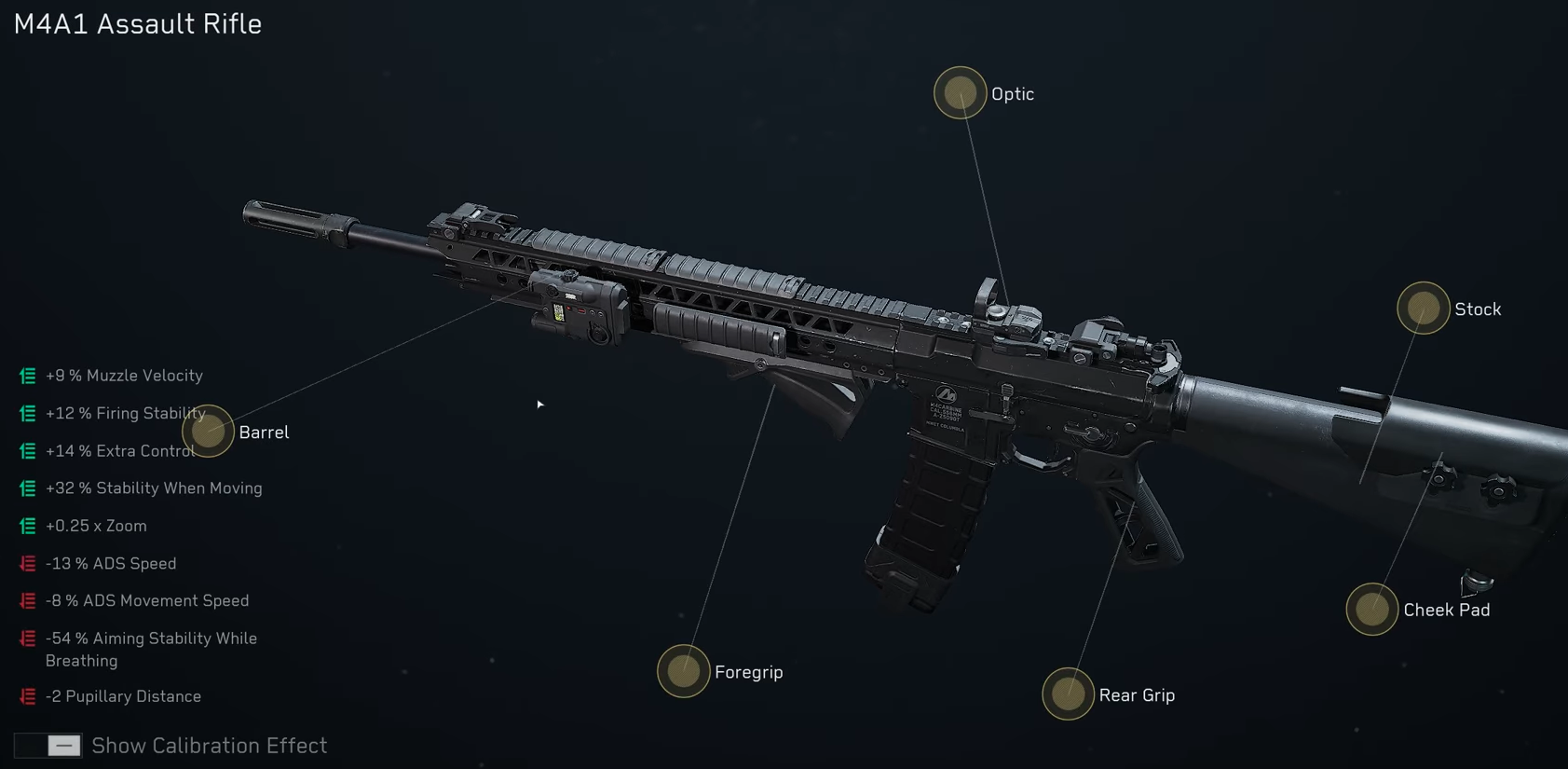
Task: Select the Cheek Pad attachment slot
Action: coord(1371,611)
